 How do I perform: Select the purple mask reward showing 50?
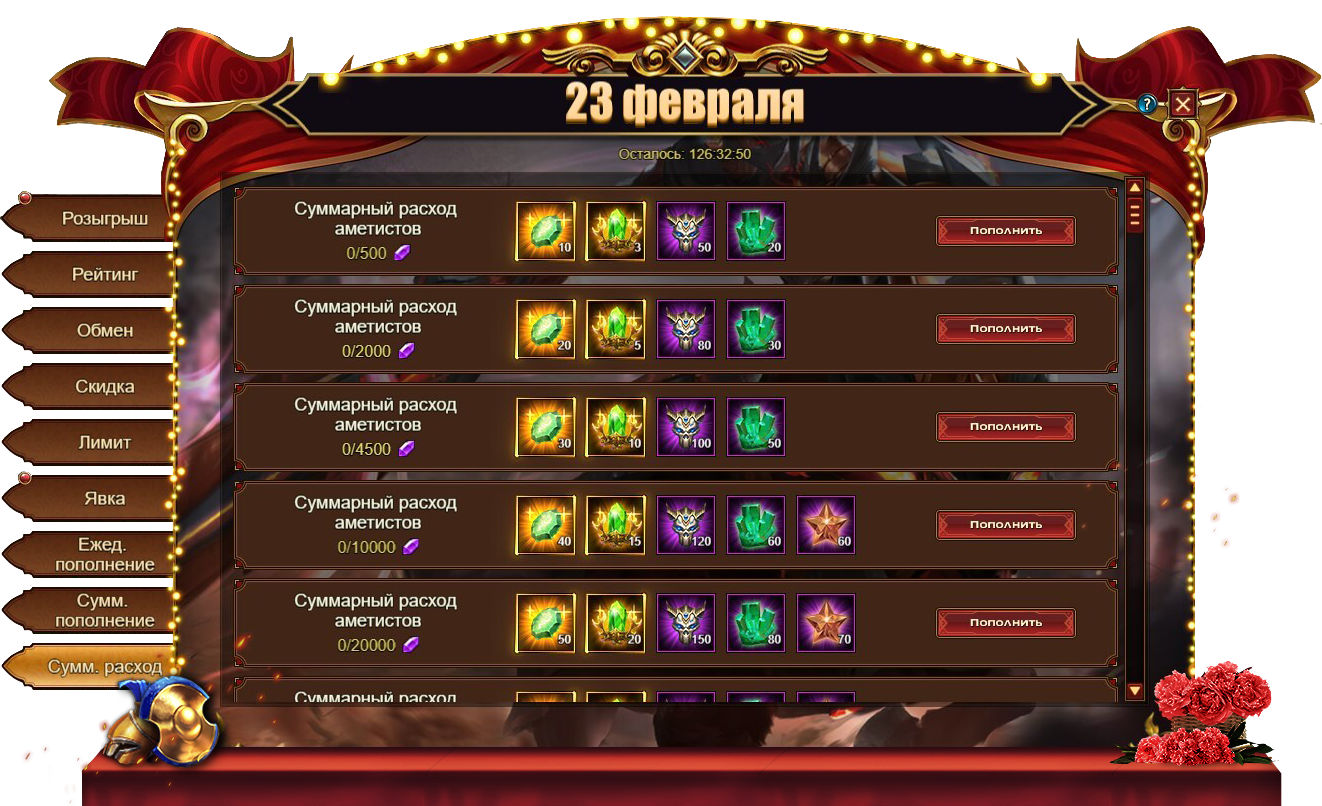point(685,230)
